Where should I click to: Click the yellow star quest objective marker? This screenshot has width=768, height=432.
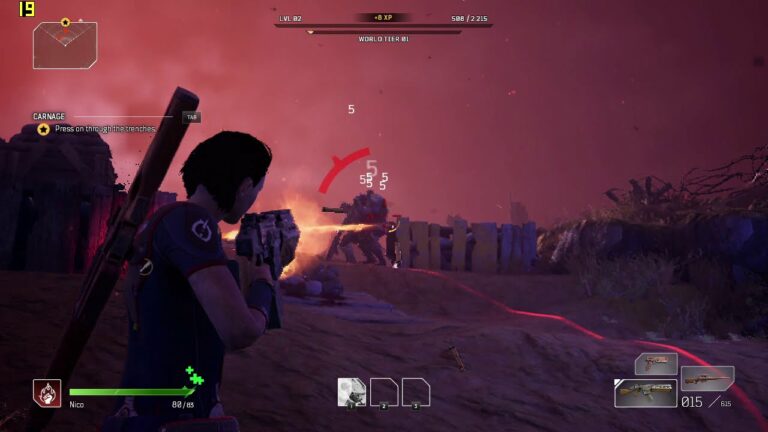coord(43,129)
